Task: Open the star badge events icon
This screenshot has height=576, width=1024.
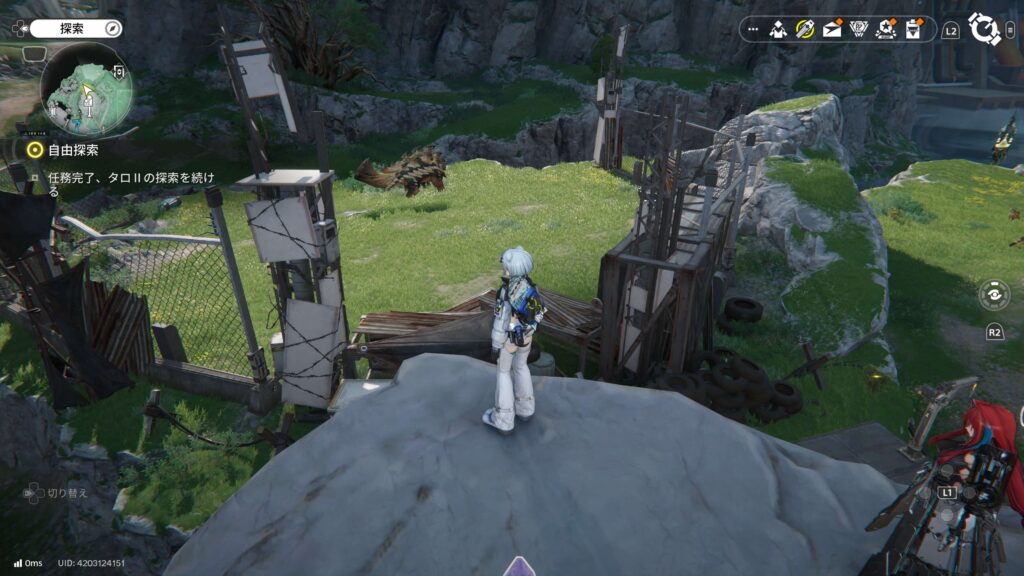Action: click(885, 29)
